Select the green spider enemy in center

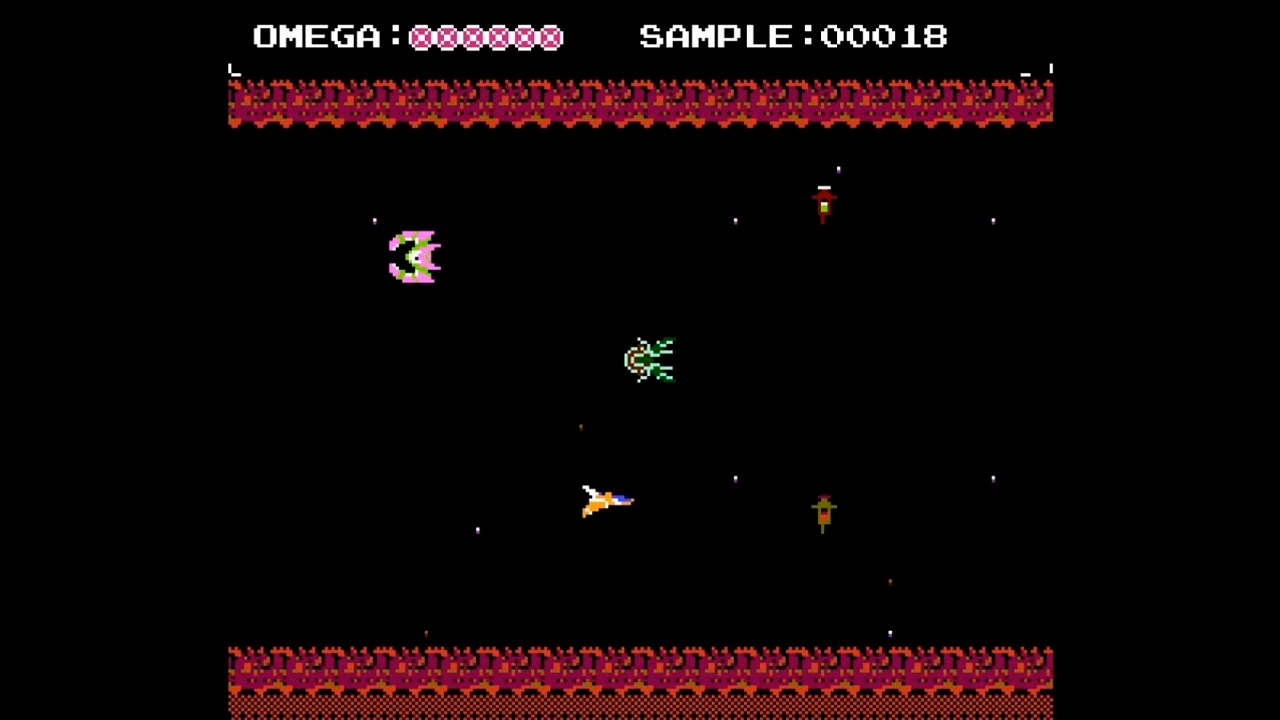coord(649,360)
